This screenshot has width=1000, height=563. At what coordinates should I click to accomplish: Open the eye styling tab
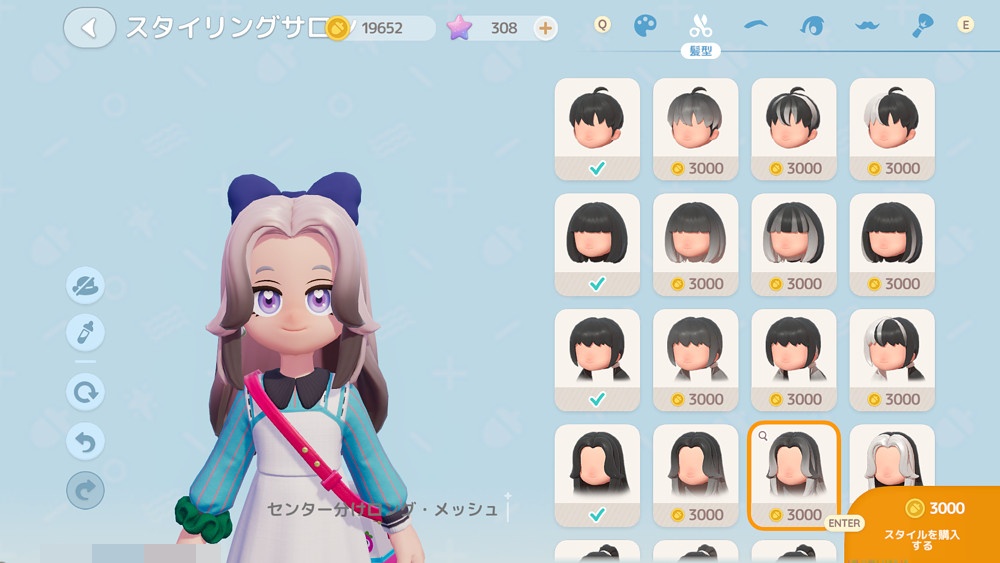[x=812, y=26]
